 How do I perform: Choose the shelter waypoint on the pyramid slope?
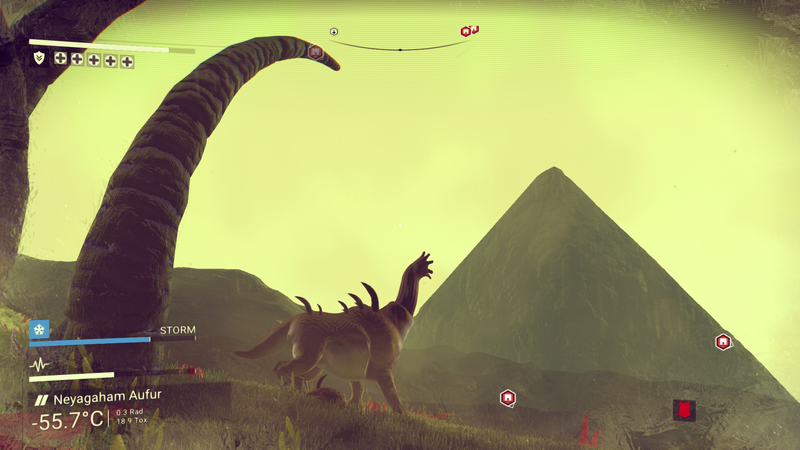coord(723,342)
